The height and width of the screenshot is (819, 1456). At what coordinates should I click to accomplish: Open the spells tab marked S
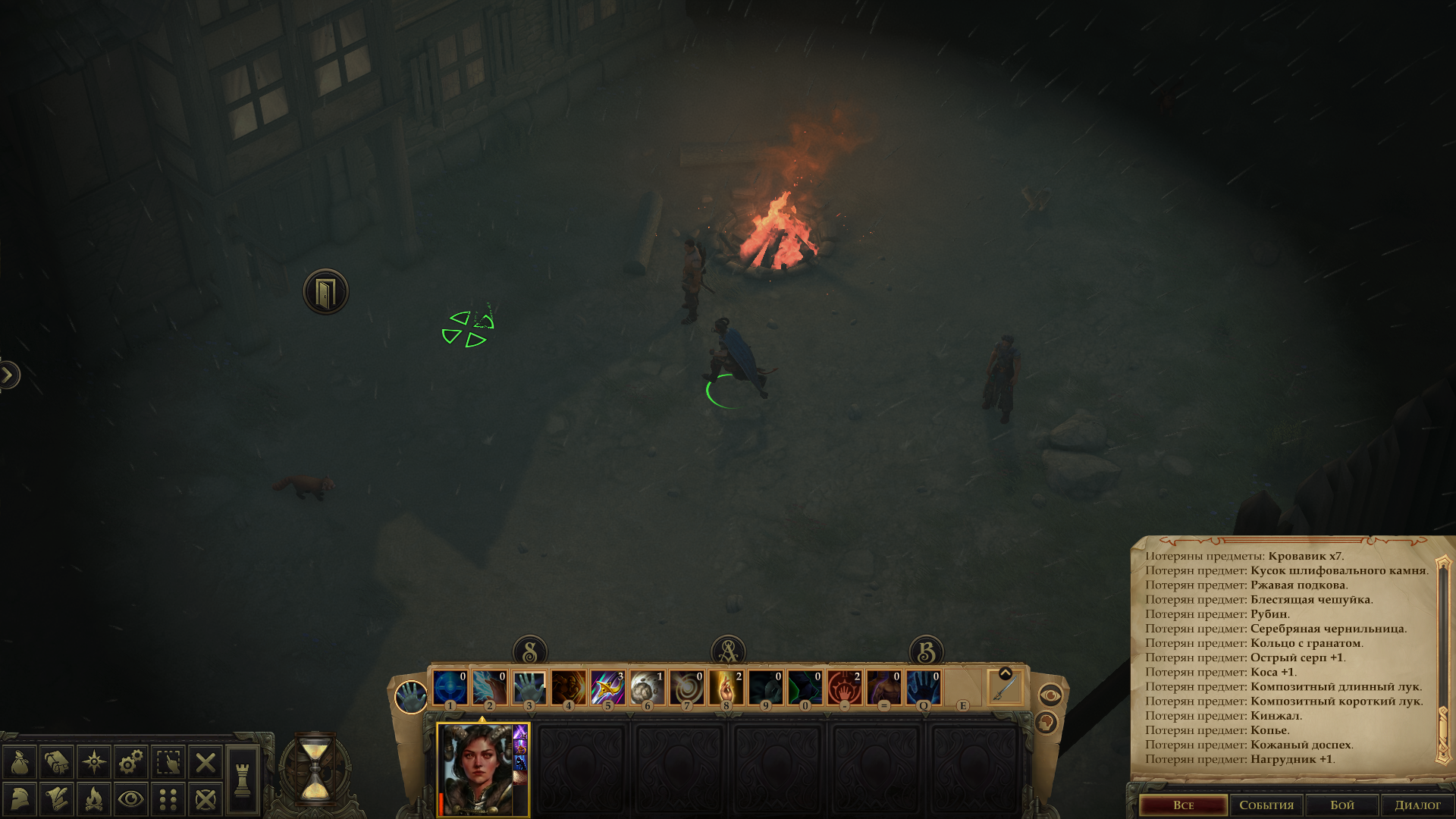point(530,651)
